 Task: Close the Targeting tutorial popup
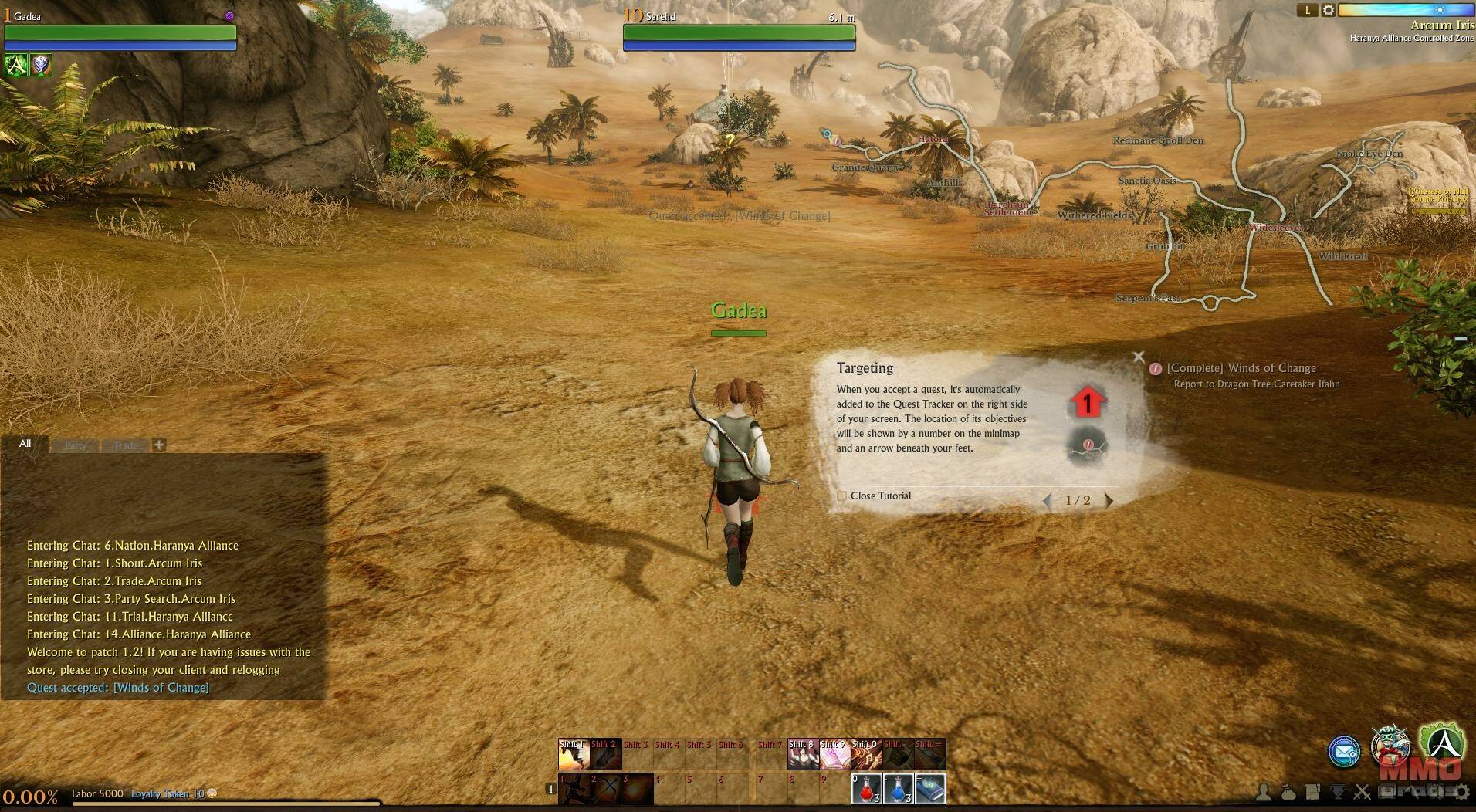coord(1138,357)
